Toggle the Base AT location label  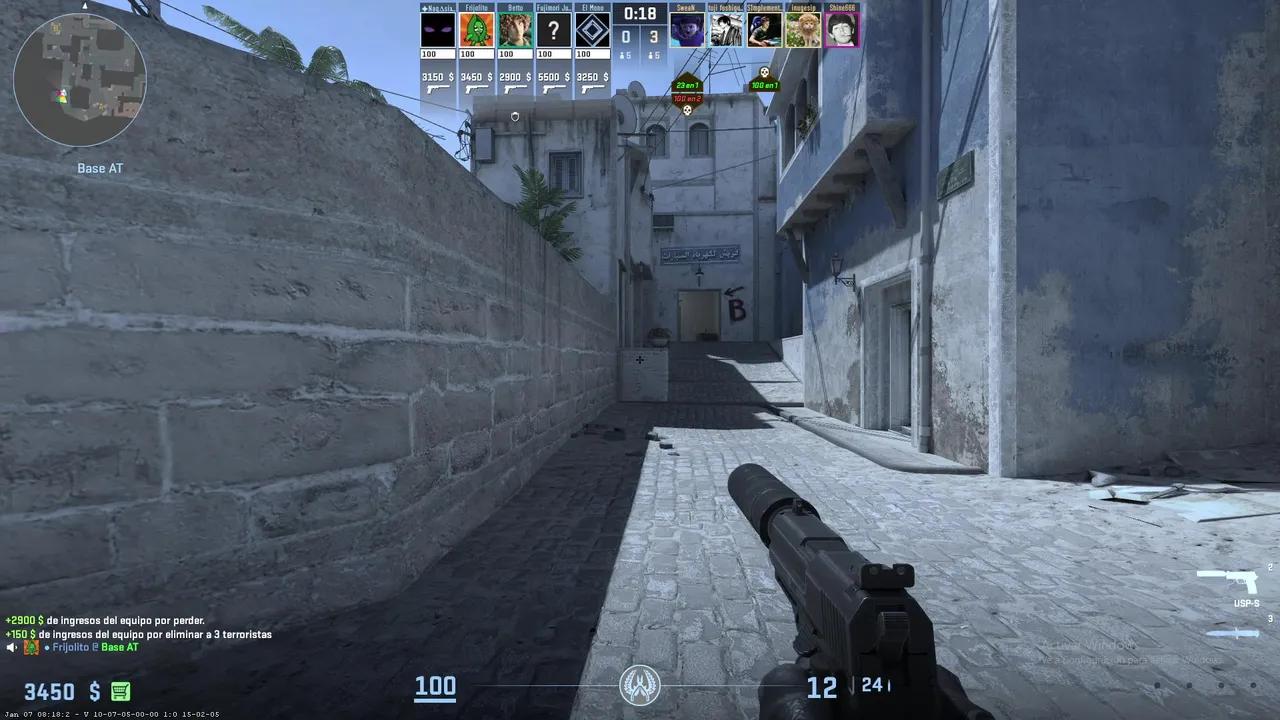click(98, 168)
